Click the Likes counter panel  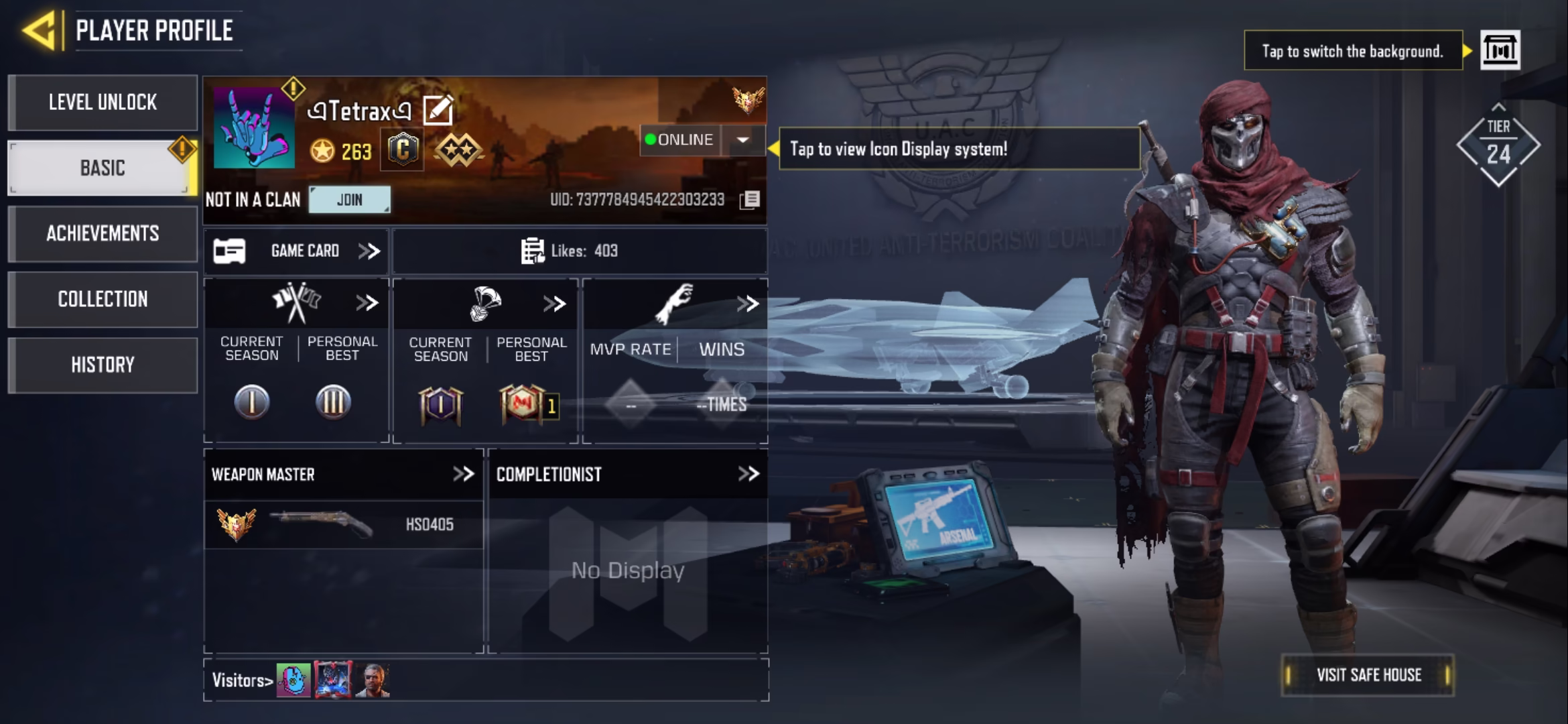[x=579, y=251]
